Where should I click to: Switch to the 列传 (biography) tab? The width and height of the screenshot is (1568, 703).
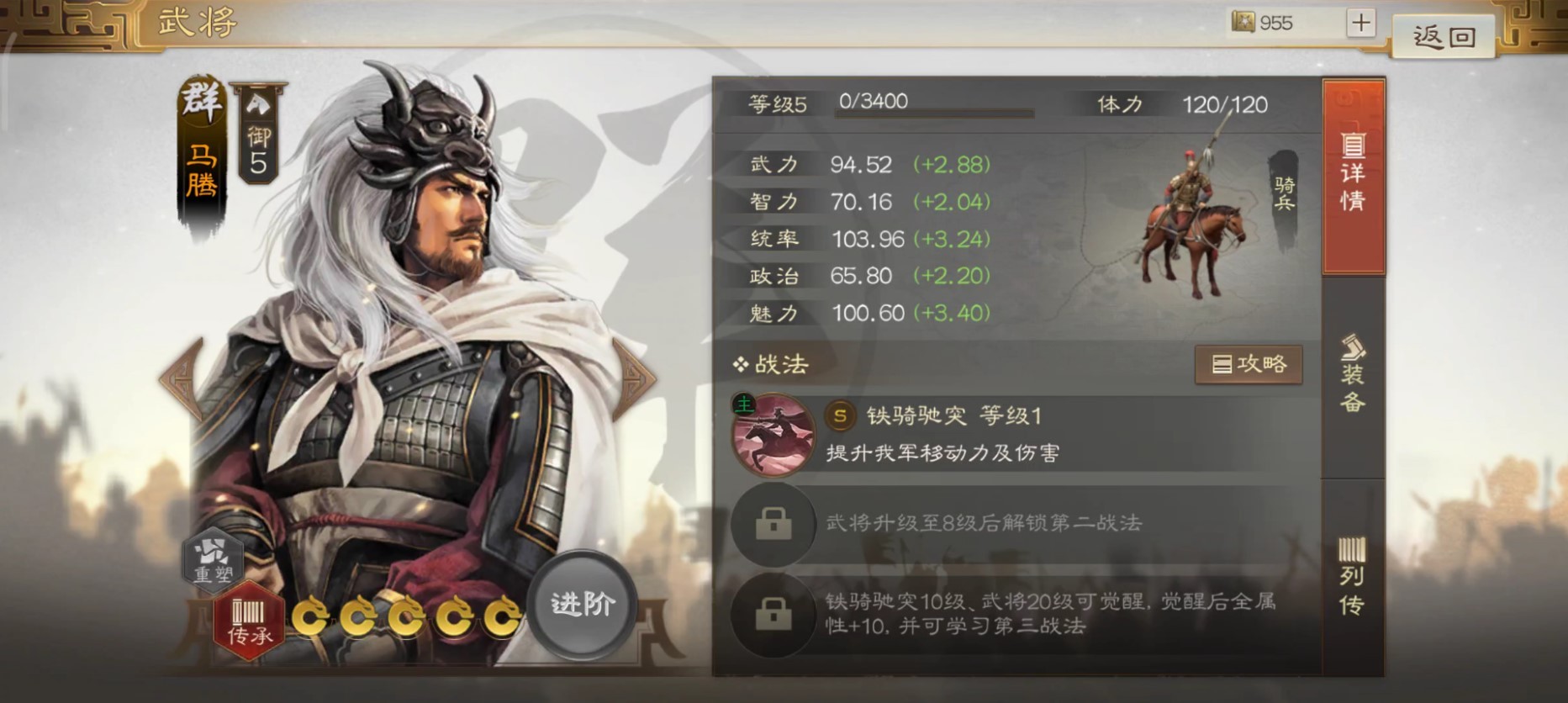click(1354, 563)
